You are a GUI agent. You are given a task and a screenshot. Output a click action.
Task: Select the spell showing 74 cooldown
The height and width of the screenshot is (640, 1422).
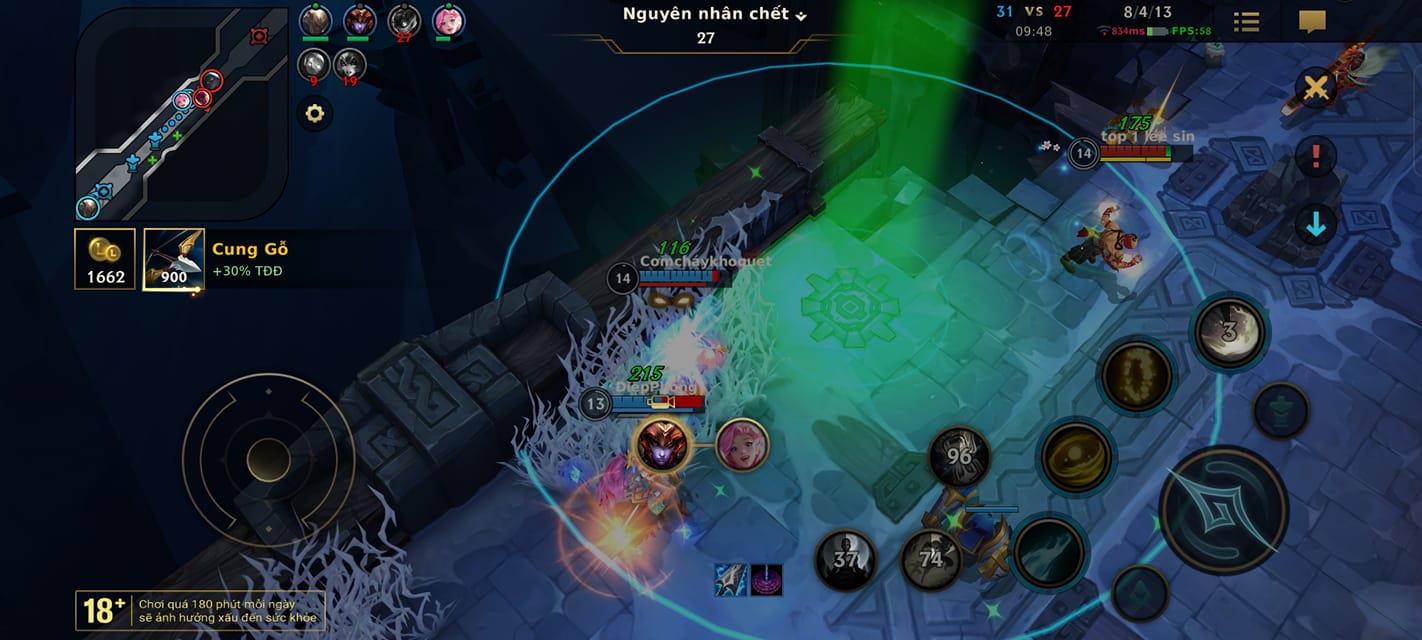[931, 559]
